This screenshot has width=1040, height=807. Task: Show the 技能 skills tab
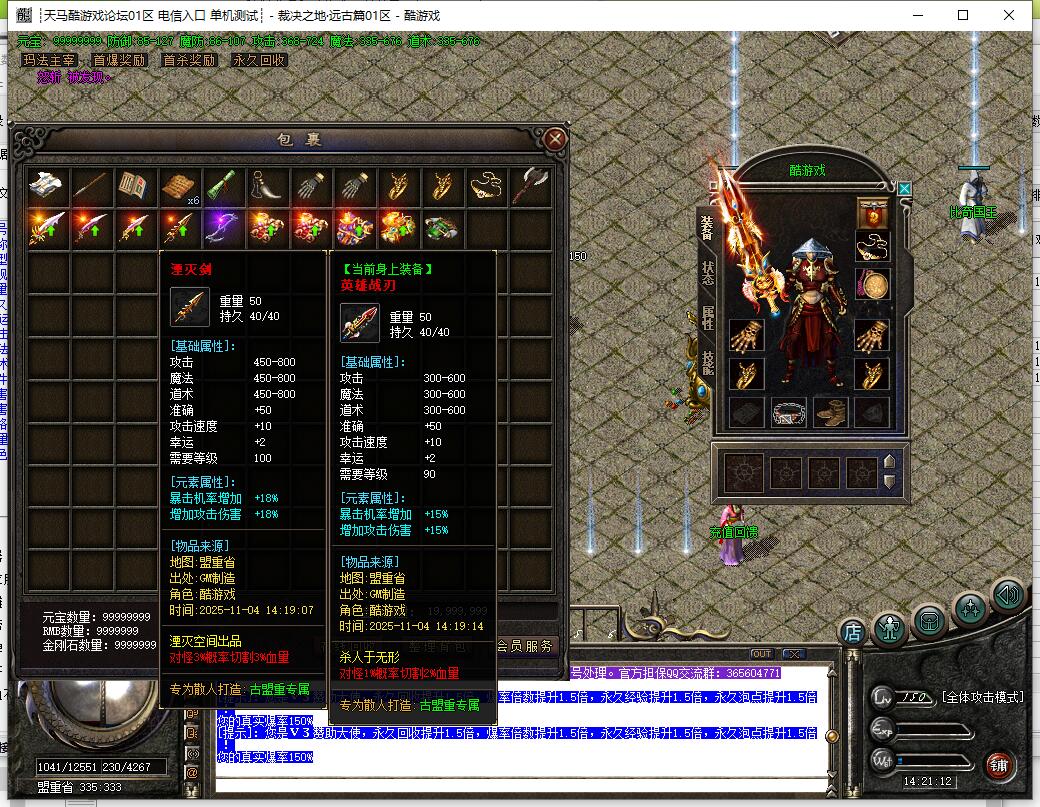coord(707,362)
